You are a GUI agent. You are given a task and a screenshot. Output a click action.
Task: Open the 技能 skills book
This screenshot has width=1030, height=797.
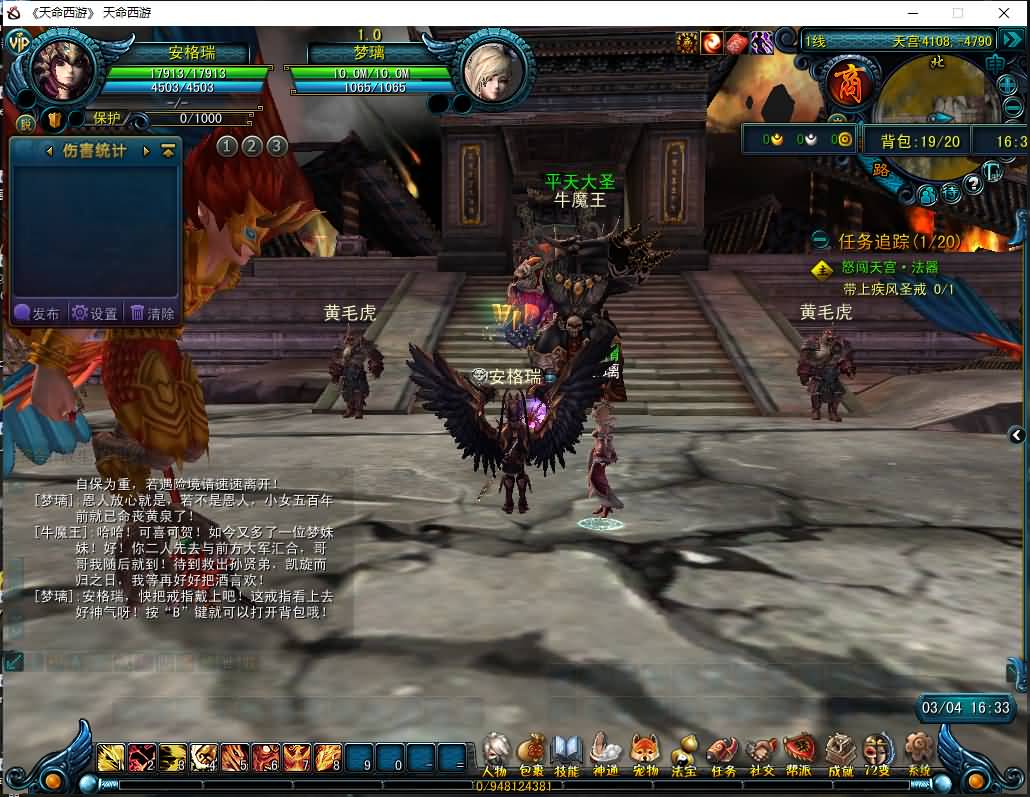coord(567,752)
